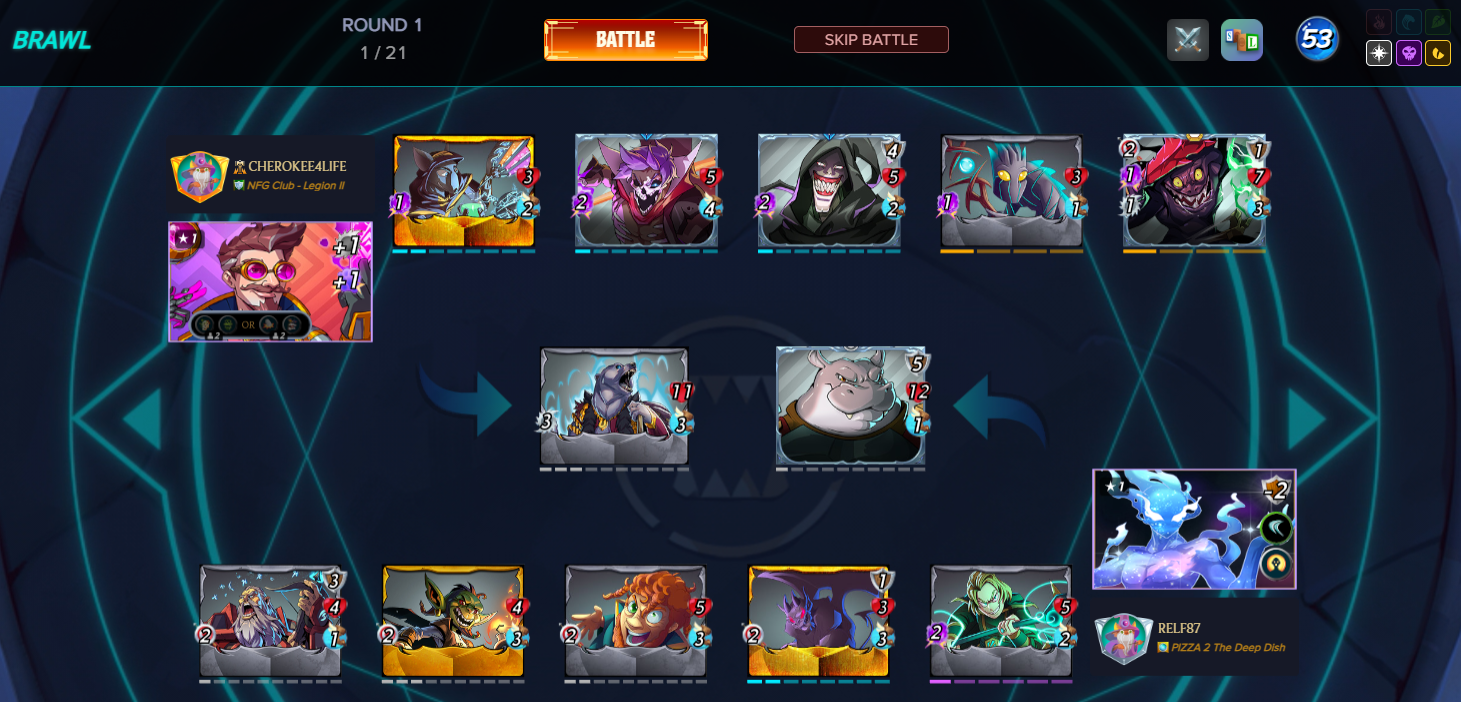Viewport: 1461px width, 702px height.
Task: View CHEROKEE4LIFE's summoner card with pink glasses
Action: pyautogui.click(x=270, y=282)
